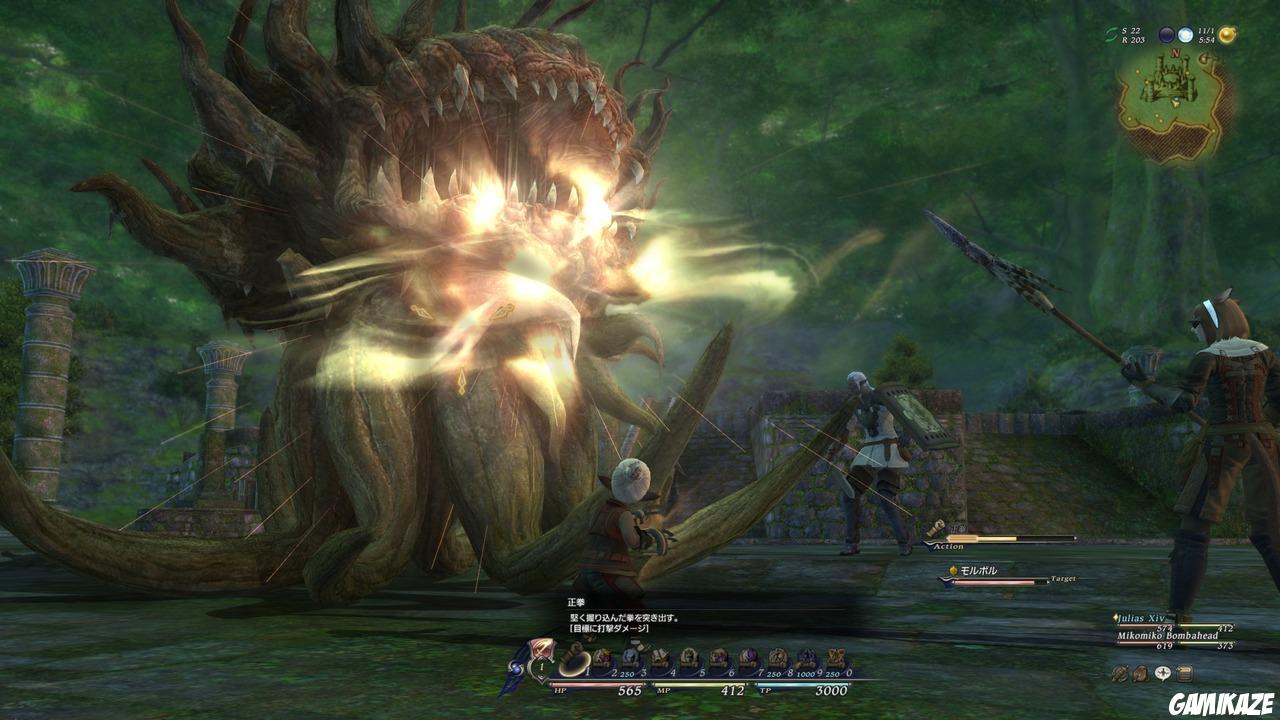Toggle the level indicator orb on the hotbar
Image resolution: width=1280 pixels, height=720 pixels.
(541, 667)
